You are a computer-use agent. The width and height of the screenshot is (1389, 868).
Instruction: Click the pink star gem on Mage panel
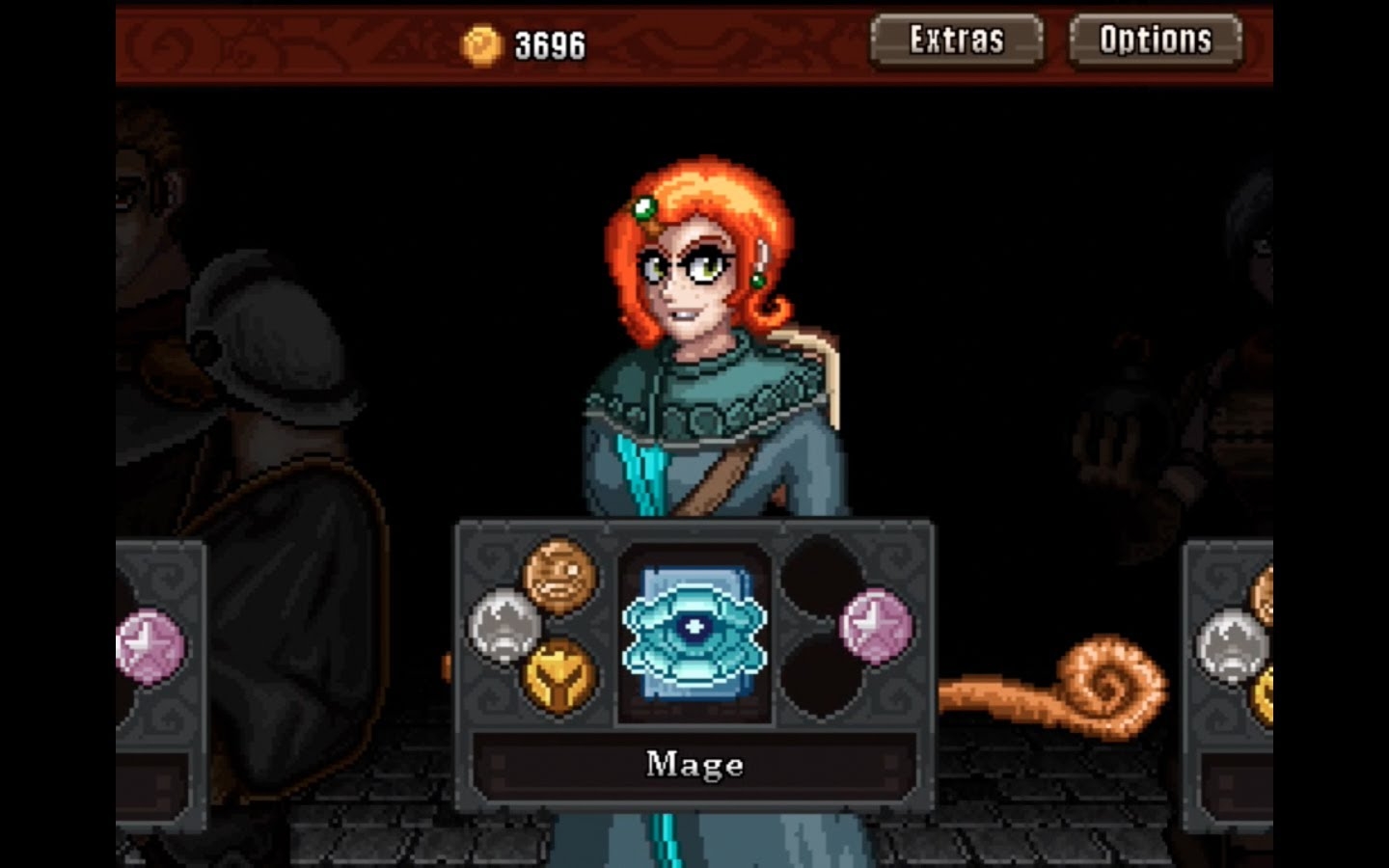pos(875,627)
